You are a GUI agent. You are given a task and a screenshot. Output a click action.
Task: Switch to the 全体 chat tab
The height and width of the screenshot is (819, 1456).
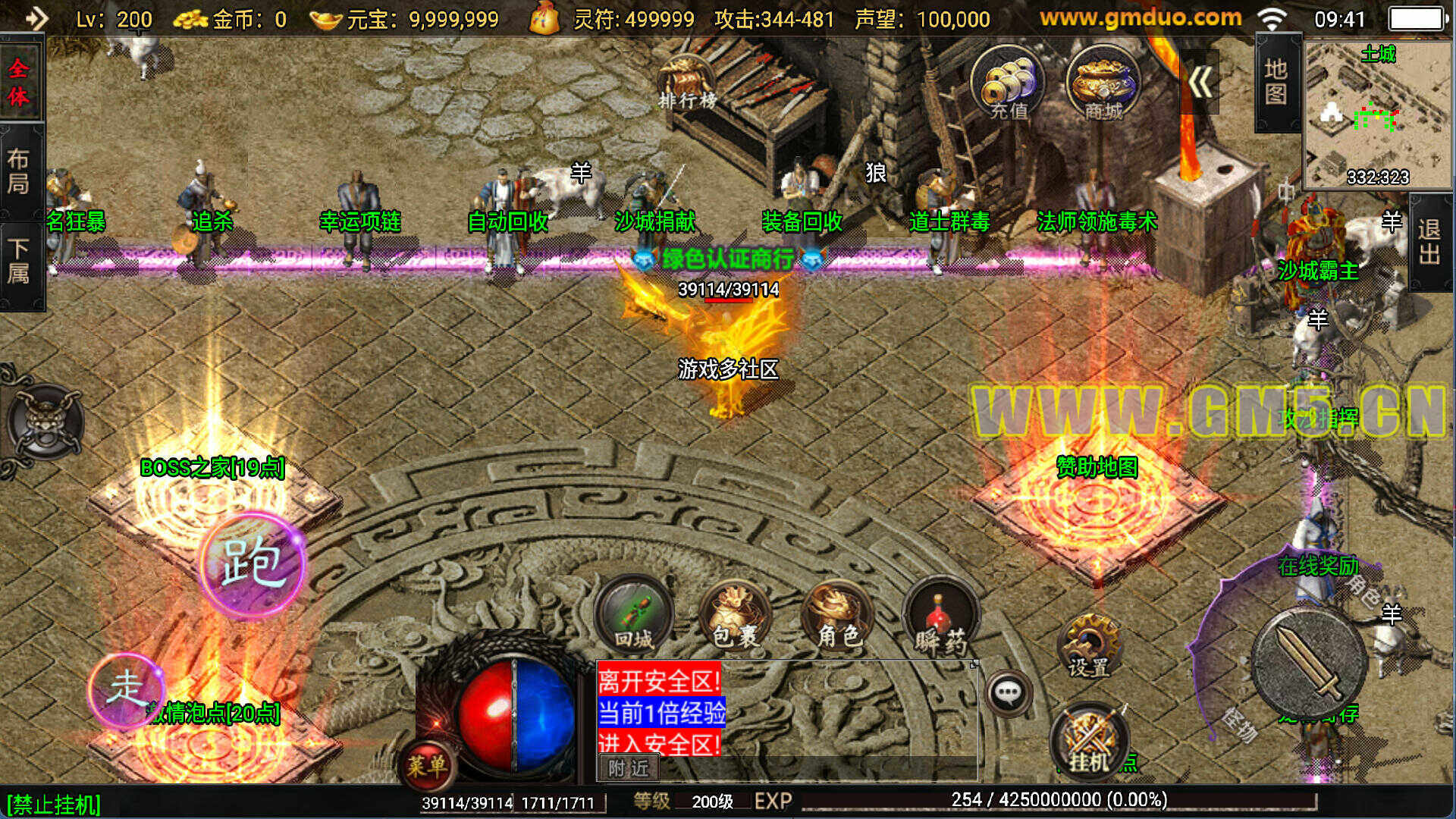coord(20,82)
